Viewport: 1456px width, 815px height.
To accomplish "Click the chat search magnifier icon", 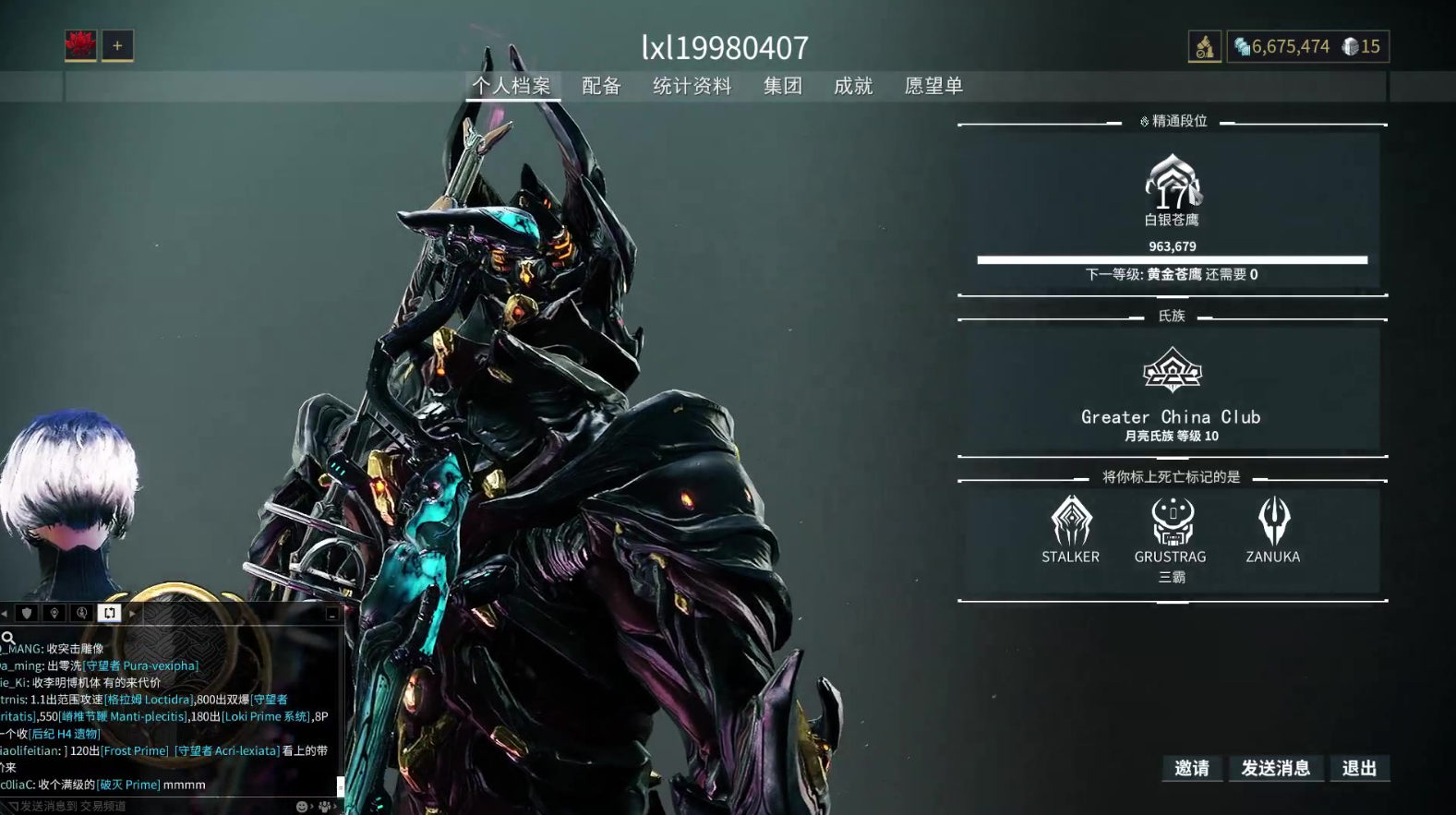I will (8, 637).
